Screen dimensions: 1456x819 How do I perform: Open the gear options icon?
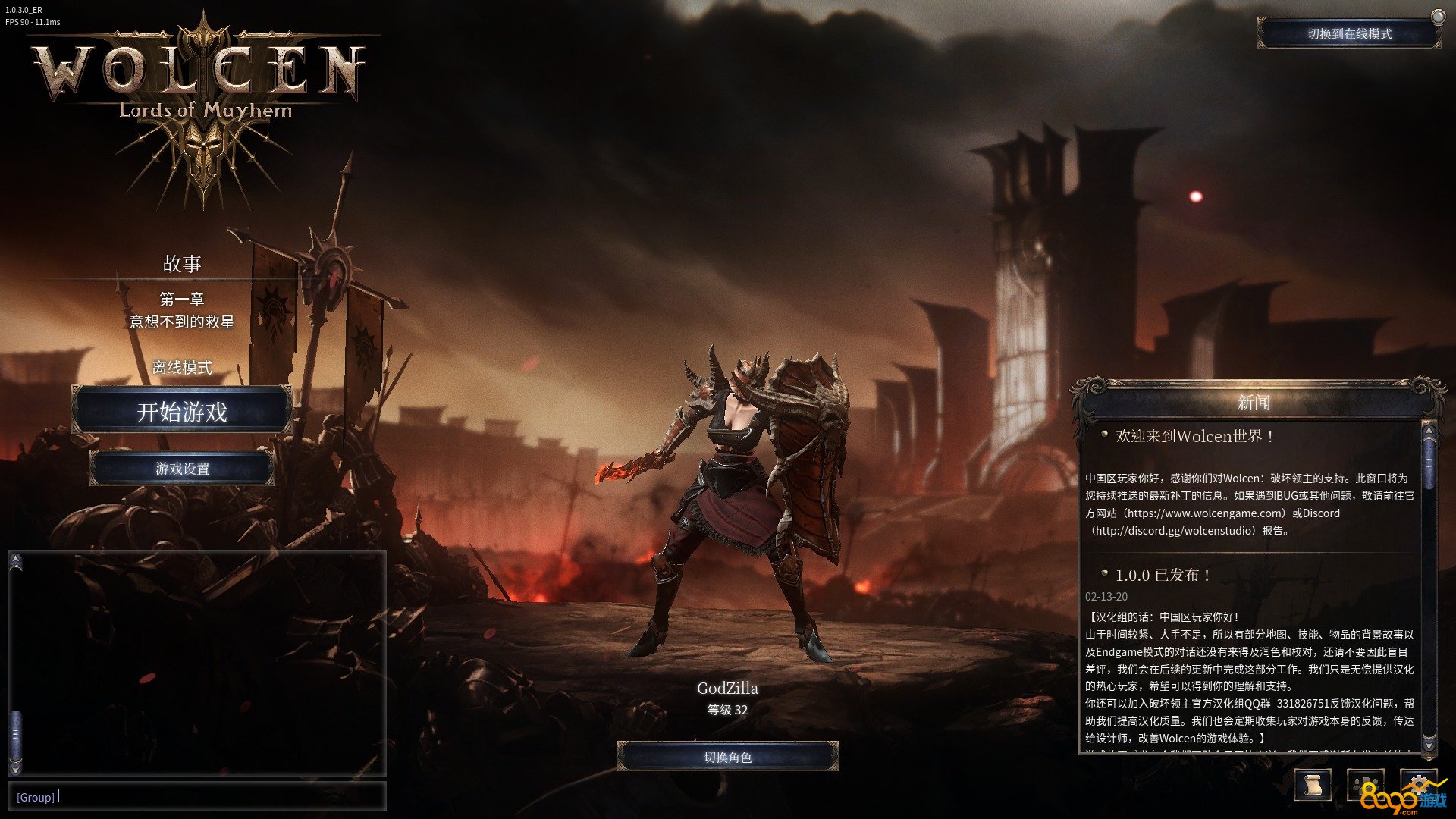(x=1418, y=783)
